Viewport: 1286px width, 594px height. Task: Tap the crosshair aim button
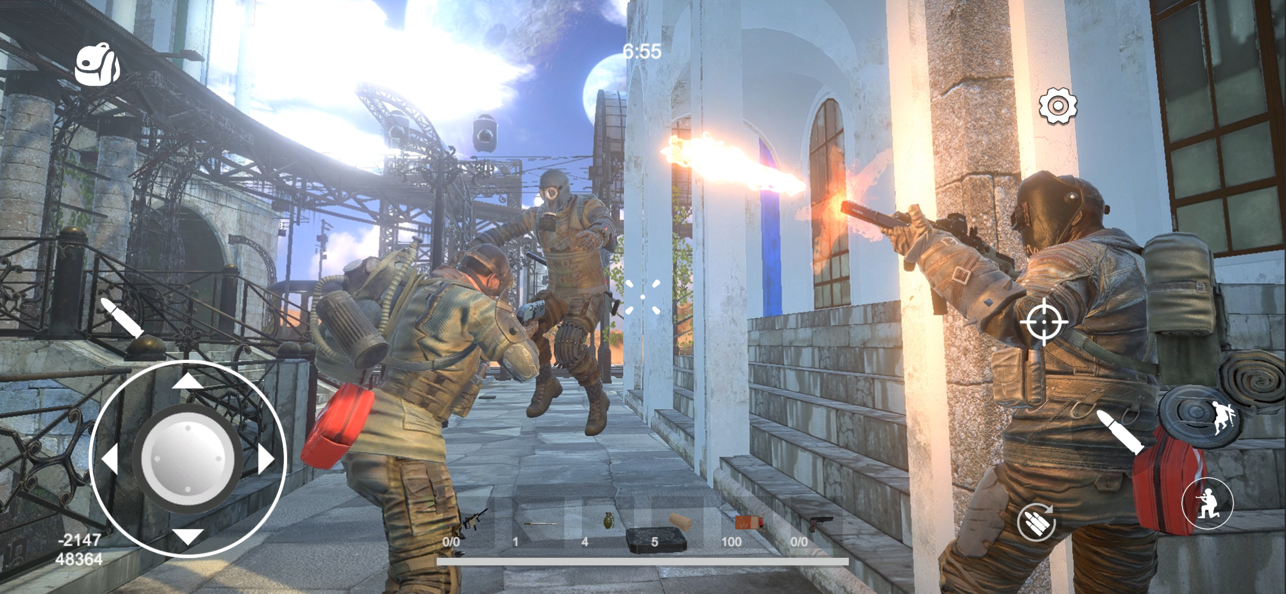tap(1043, 322)
